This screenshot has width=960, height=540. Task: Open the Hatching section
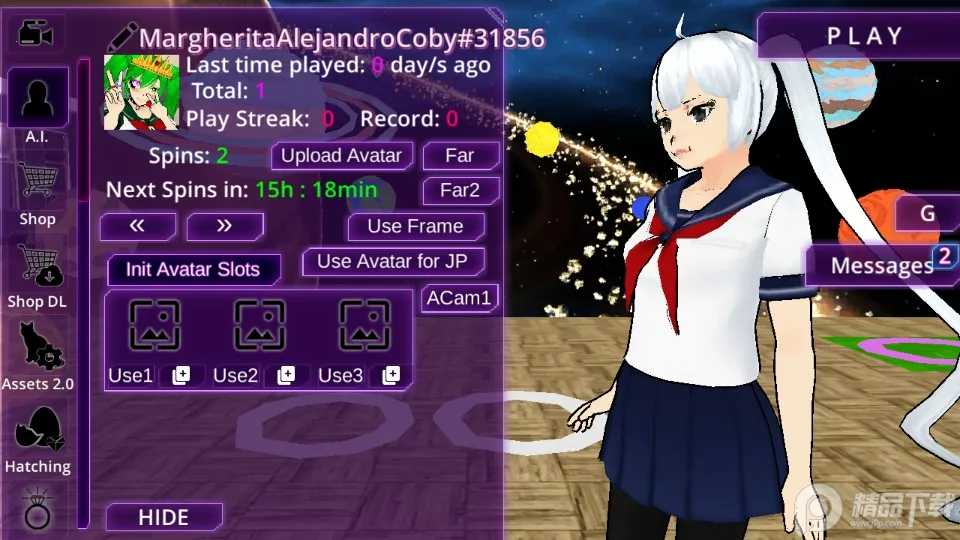pyautogui.click(x=38, y=439)
